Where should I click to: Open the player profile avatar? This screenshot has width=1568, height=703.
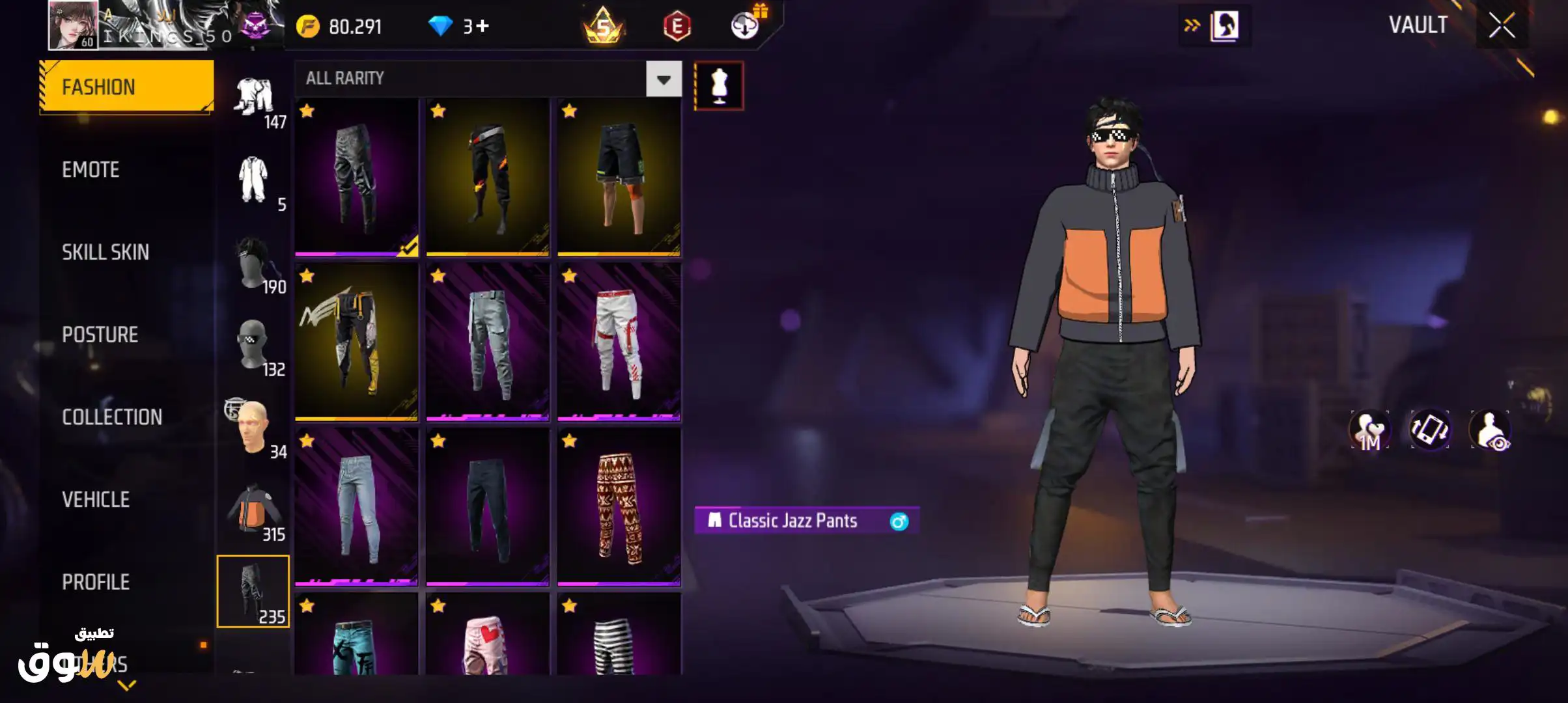pos(73,25)
